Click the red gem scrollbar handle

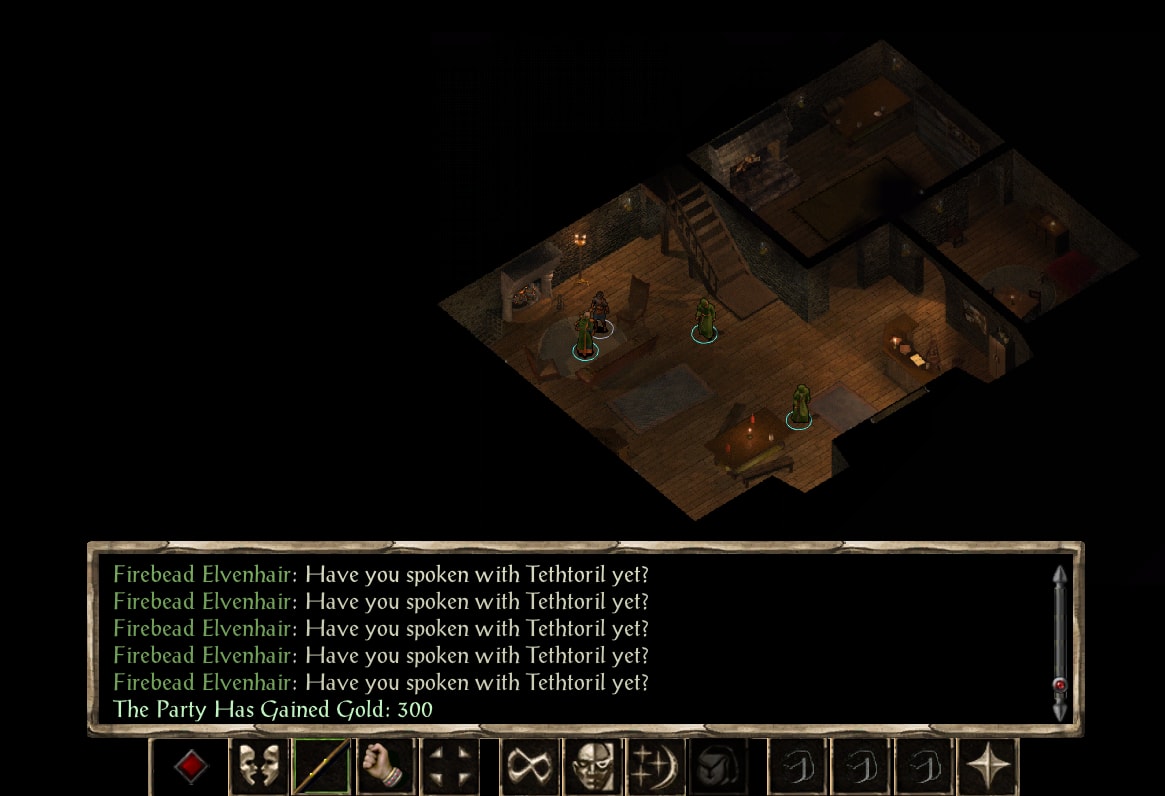pyautogui.click(x=1060, y=686)
